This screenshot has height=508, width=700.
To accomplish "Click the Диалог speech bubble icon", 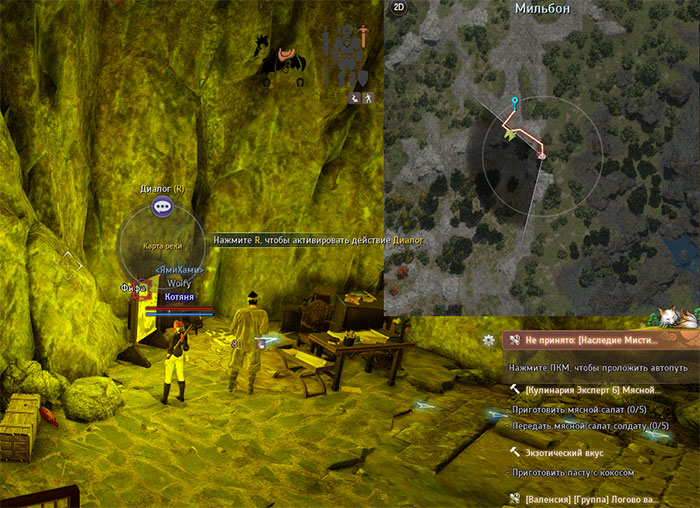I will click(164, 206).
